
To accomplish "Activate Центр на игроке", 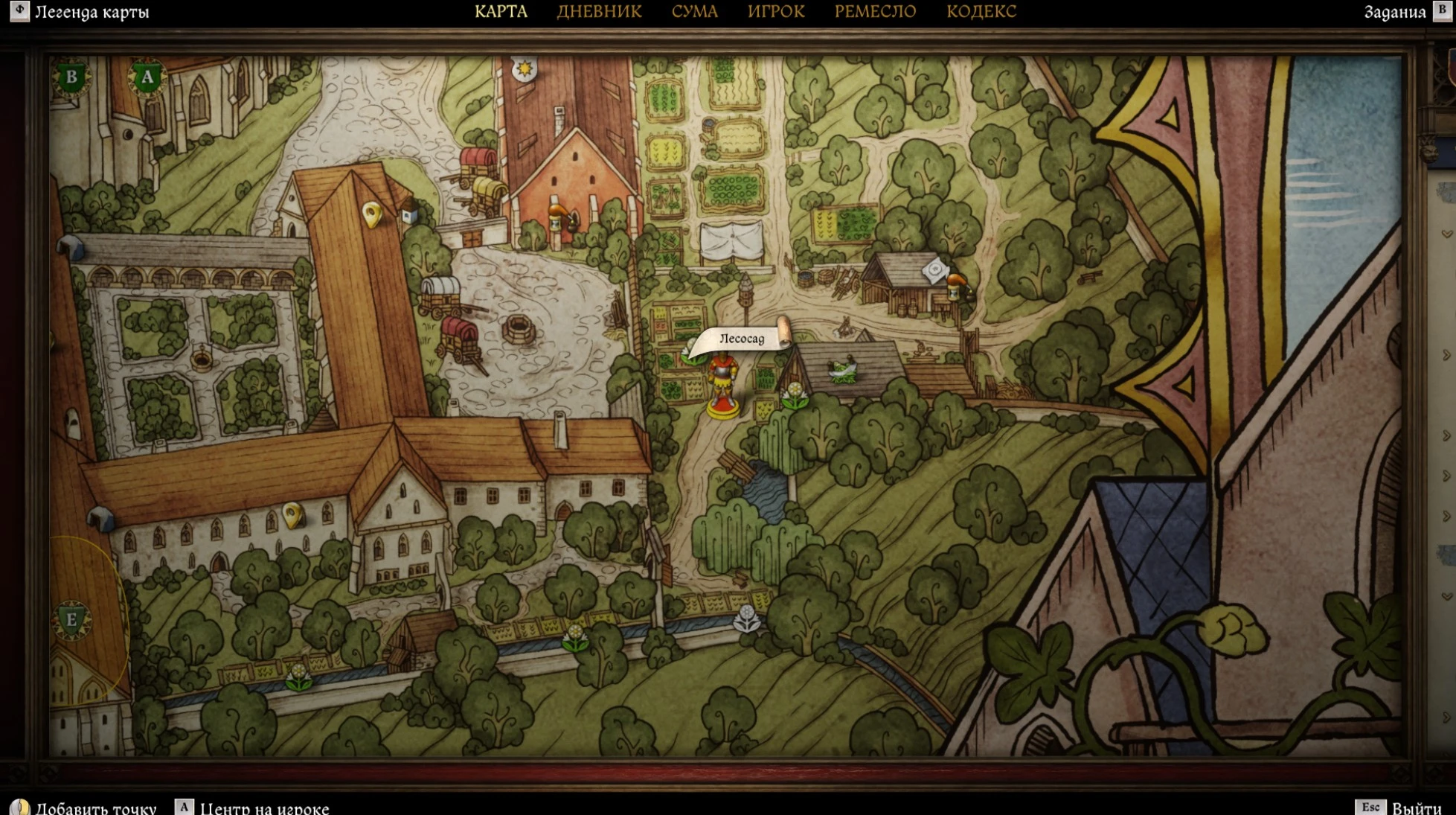I will (x=264, y=808).
